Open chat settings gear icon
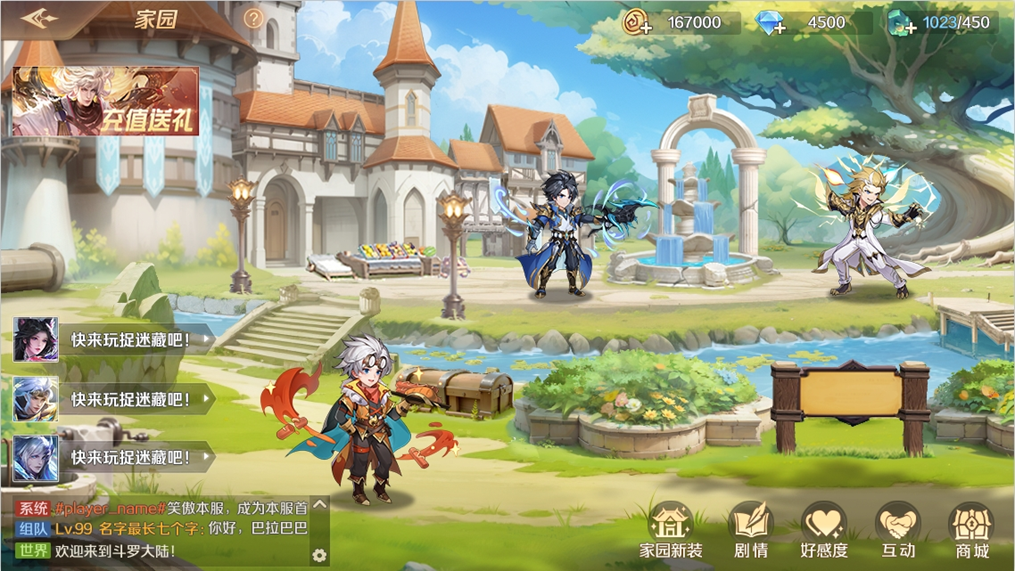This screenshot has width=1015, height=571. point(319,555)
